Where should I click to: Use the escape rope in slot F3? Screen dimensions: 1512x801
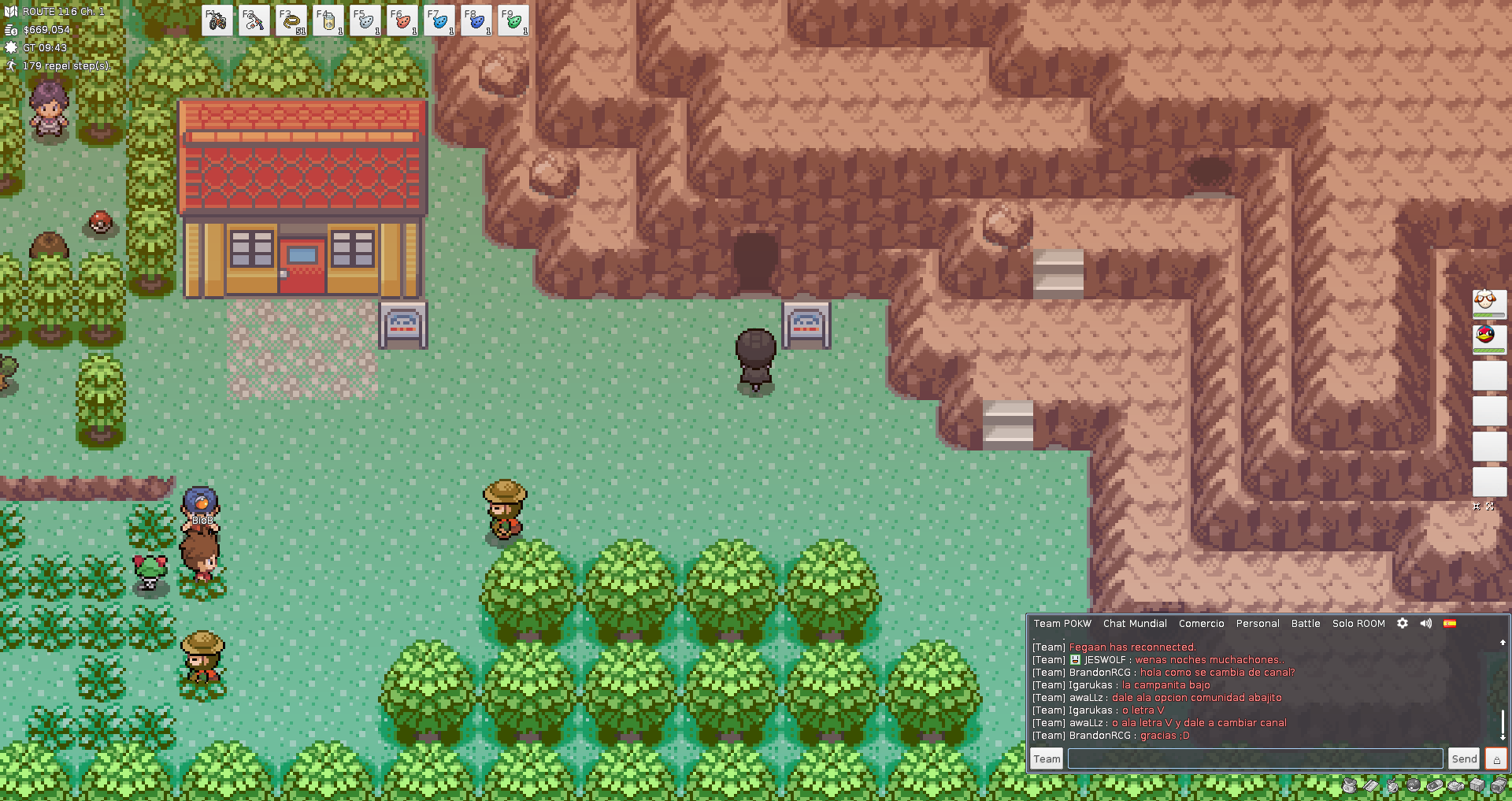coord(291,21)
